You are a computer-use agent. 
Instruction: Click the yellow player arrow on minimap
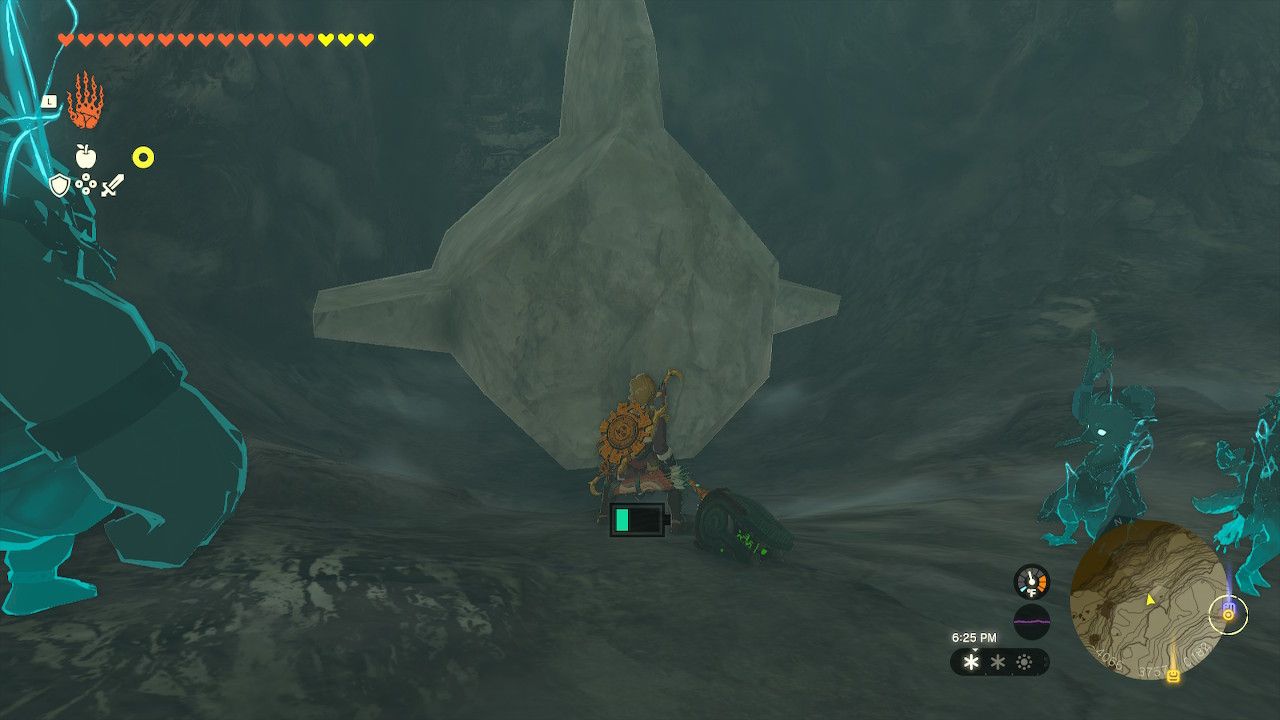point(1150,600)
